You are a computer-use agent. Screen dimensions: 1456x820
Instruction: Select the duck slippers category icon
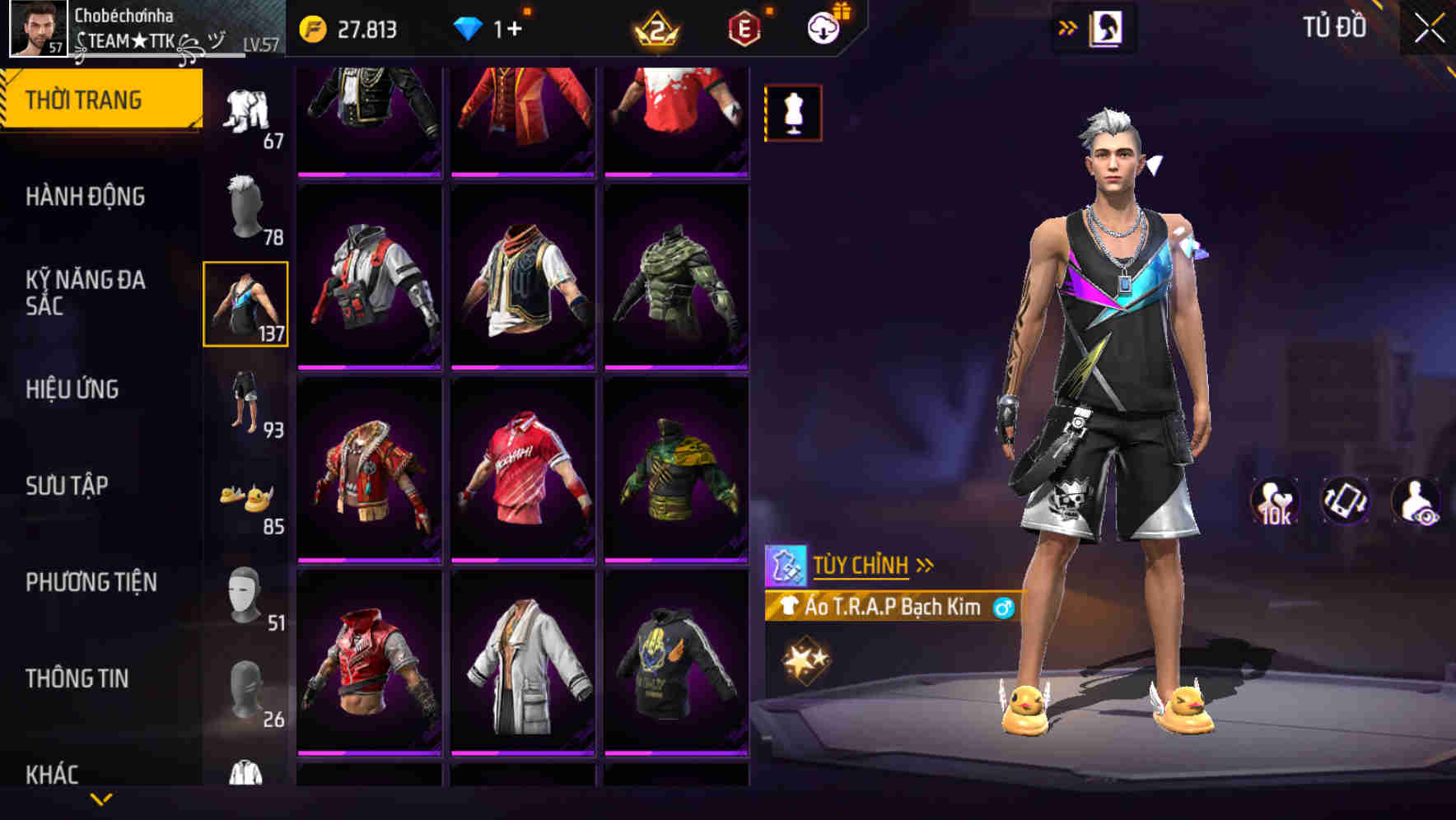244,494
